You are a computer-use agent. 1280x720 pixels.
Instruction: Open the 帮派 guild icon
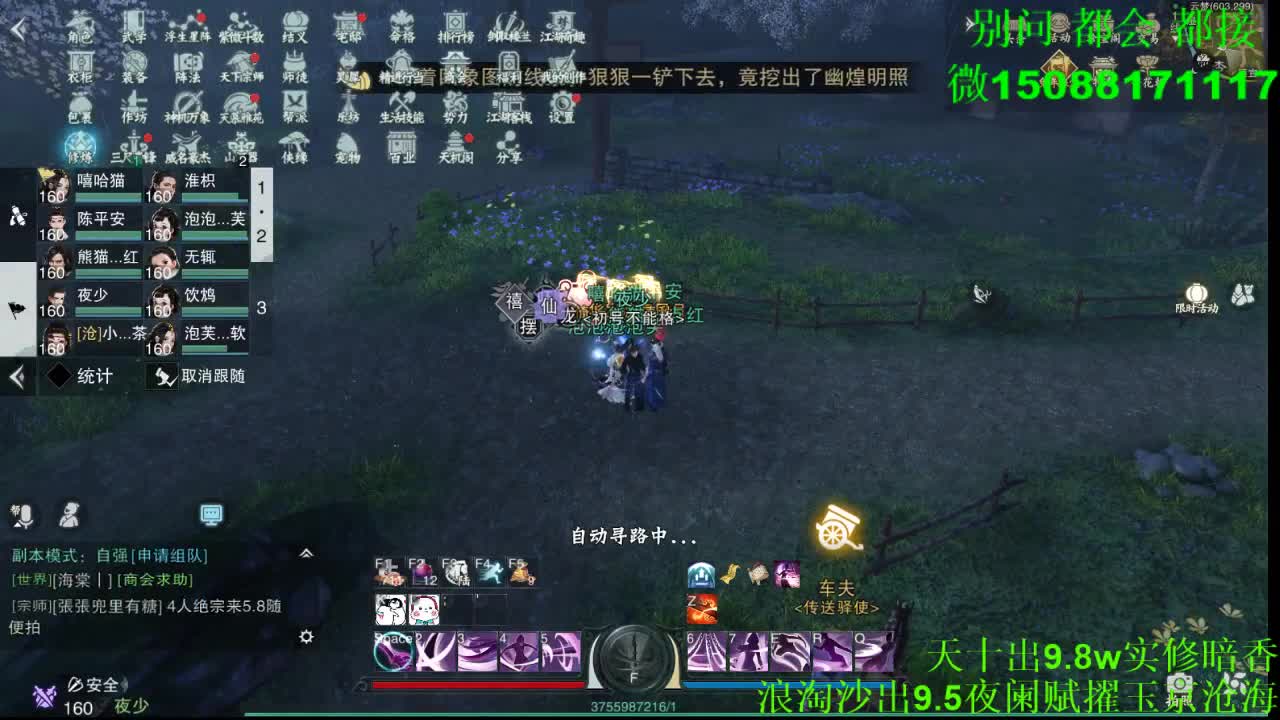[x=295, y=107]
